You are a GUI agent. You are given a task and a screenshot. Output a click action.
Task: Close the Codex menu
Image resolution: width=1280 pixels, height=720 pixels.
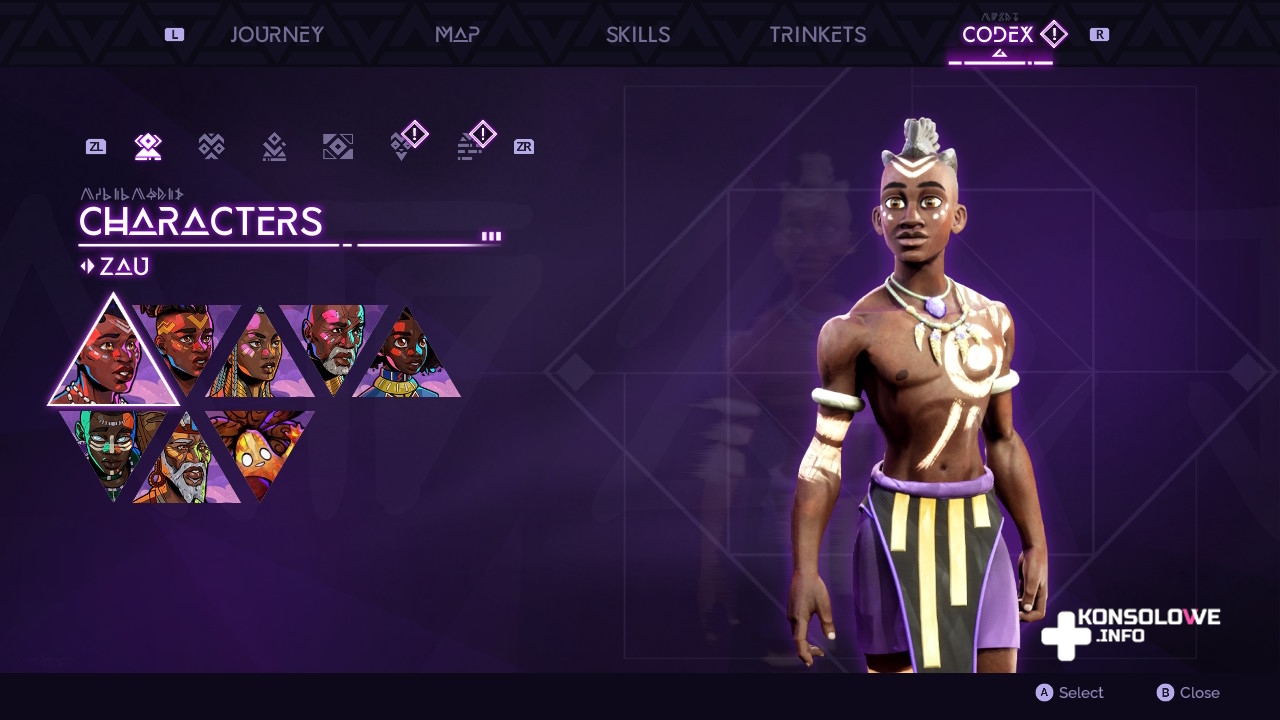(x=1188, y=693)
